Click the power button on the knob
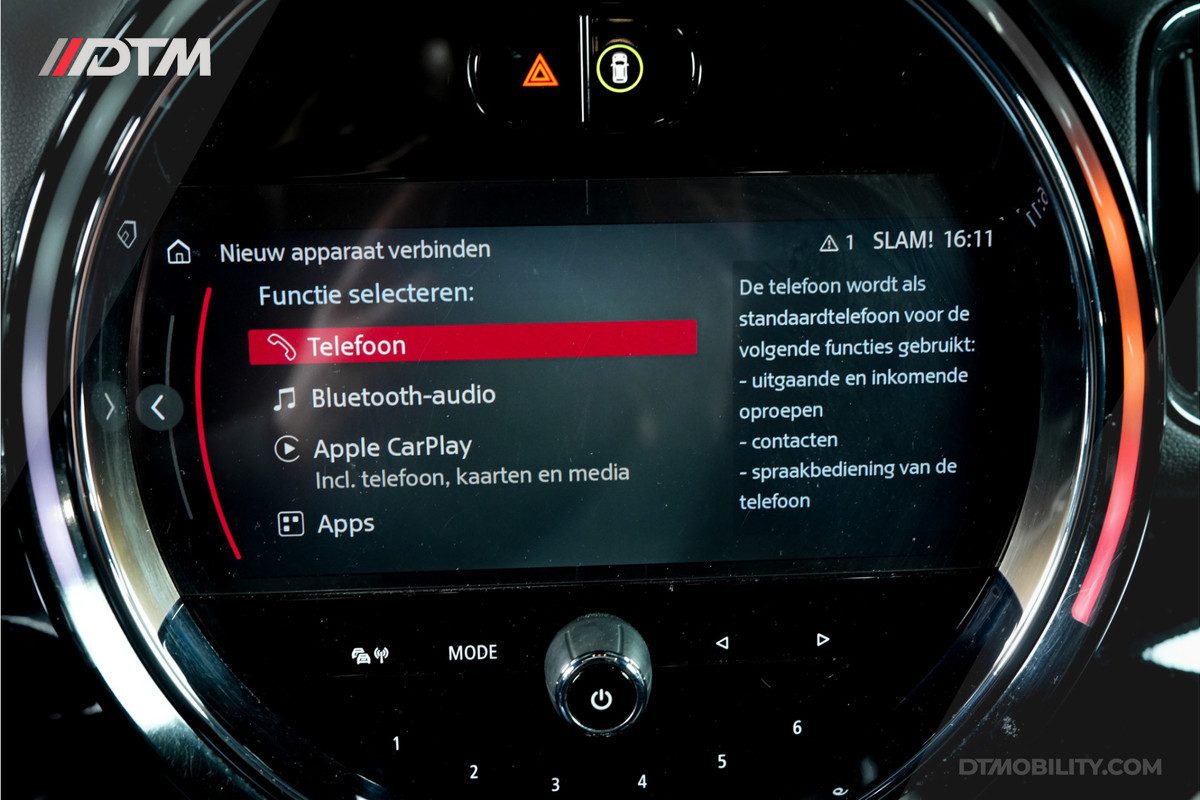Viewport: 1200px width, 800px height. click(600, 699)
